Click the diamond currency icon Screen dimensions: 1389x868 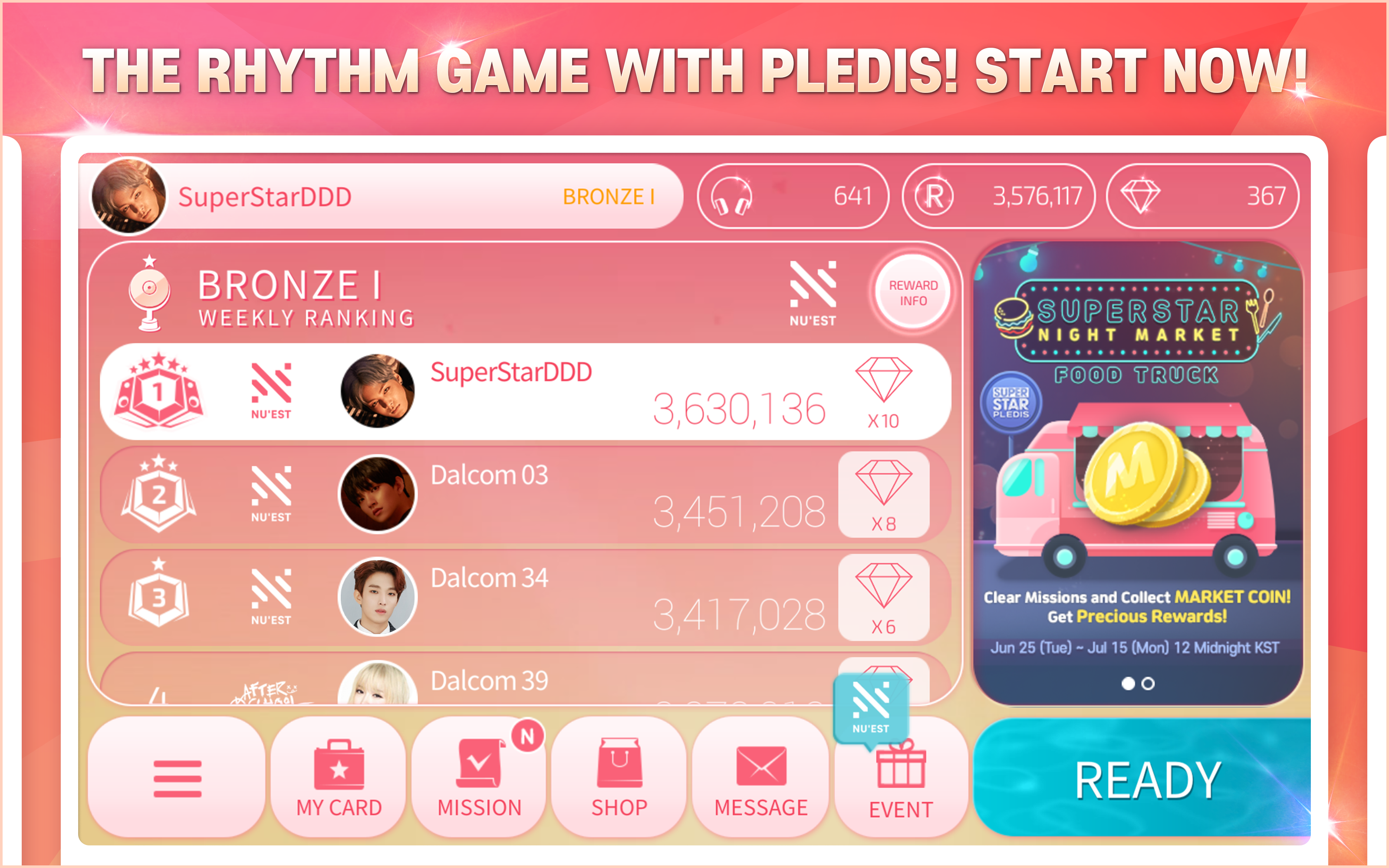(x=1139, y=196)
